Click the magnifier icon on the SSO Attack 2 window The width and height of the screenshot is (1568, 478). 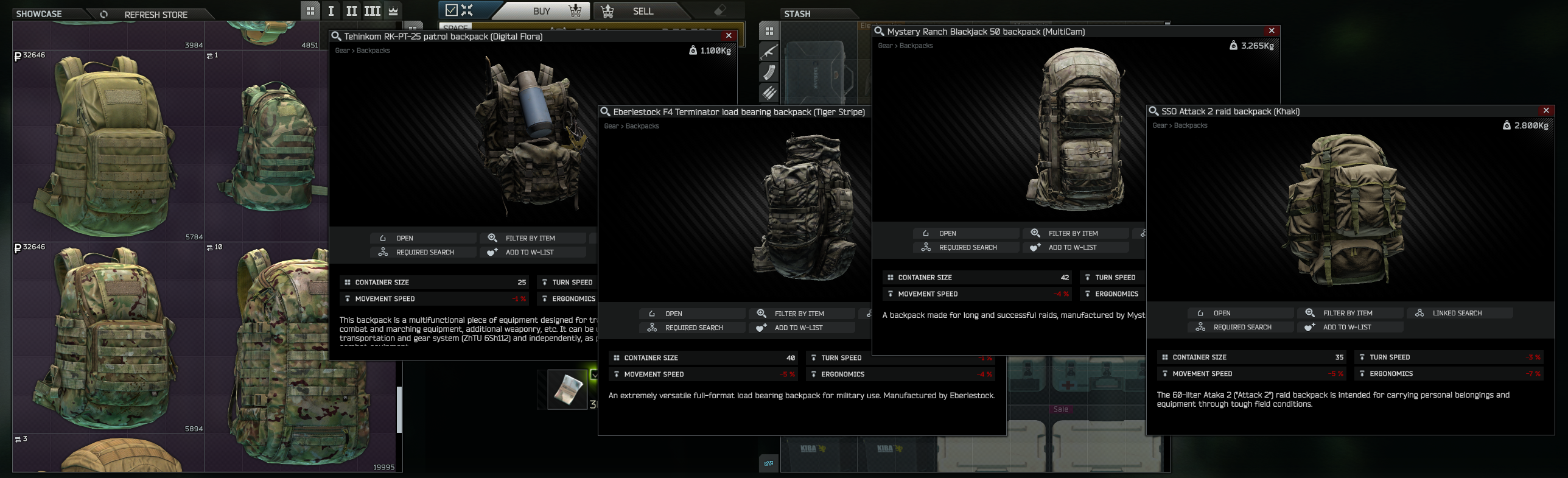pyautogui.click(x=1153, y=111)
